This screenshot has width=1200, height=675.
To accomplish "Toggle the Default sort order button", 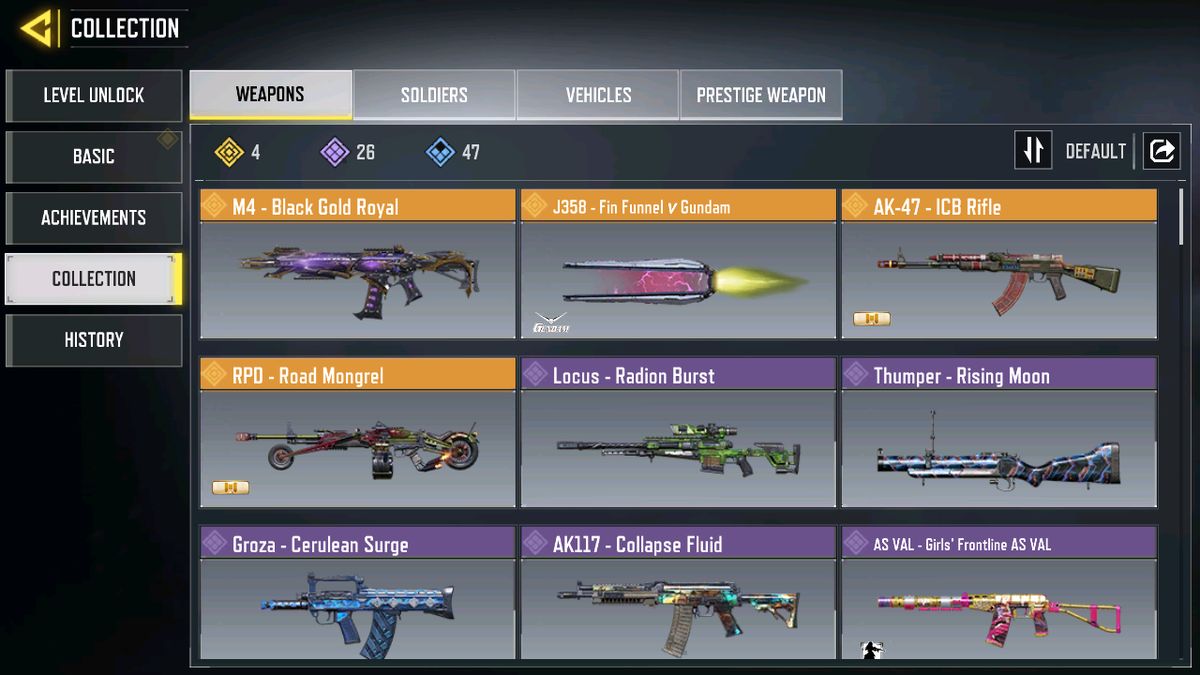I will coord(1034,151).
